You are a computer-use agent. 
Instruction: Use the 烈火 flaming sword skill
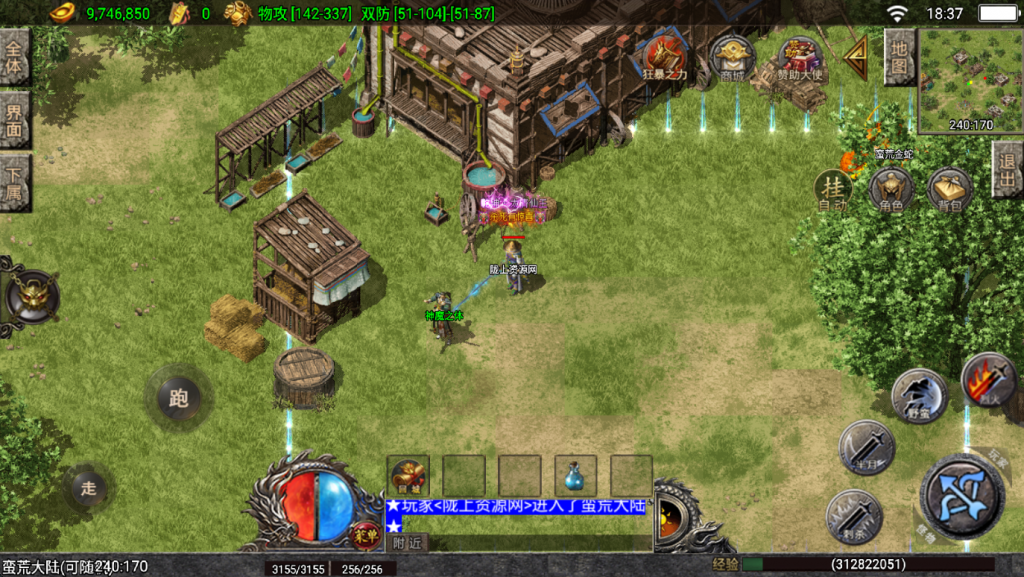(987, 379)
